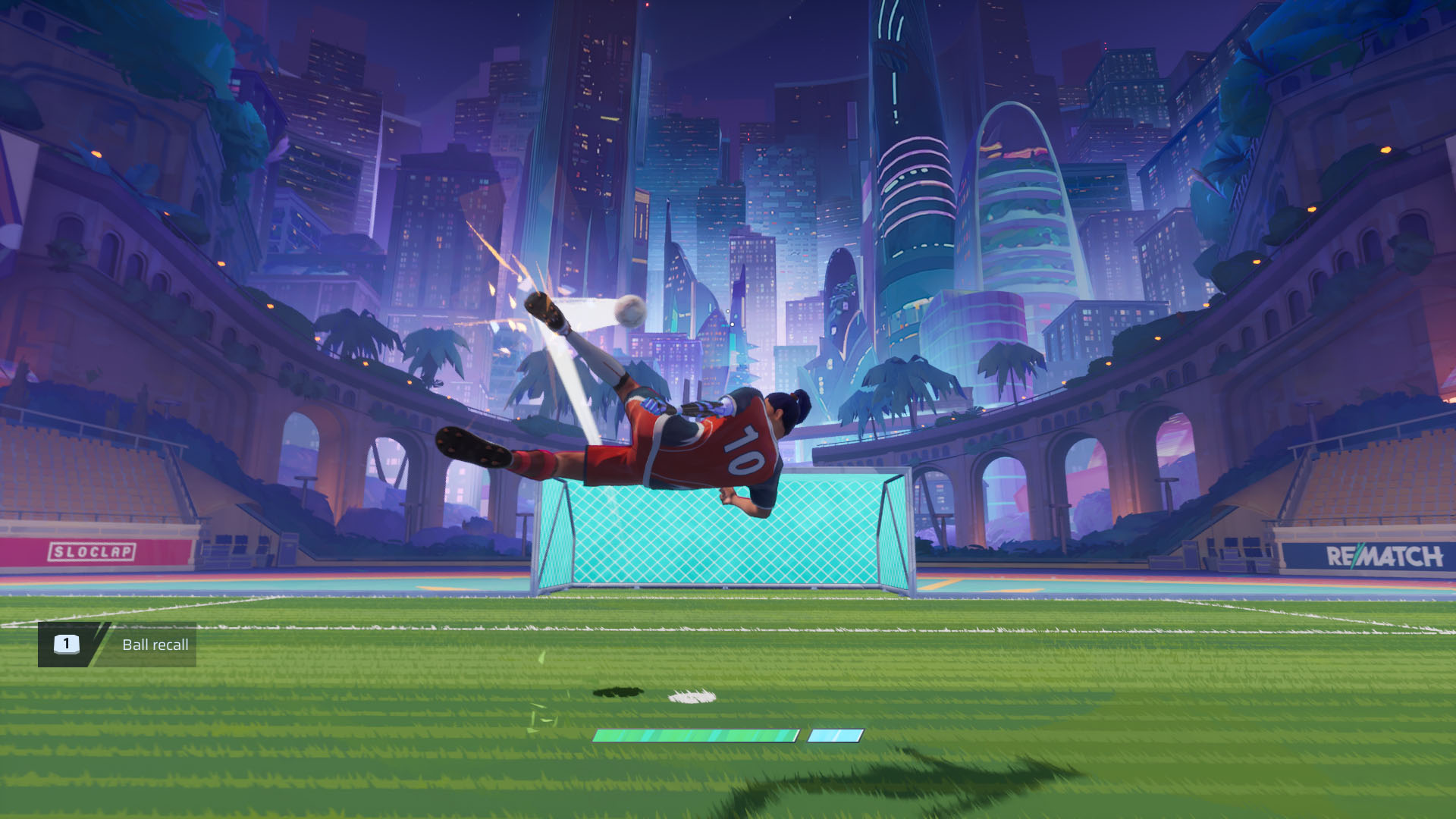The width and height of the screenshot is (1456, 819).
Task: Toggle the Ball recall HUD banner
Action: pos(114,645)
